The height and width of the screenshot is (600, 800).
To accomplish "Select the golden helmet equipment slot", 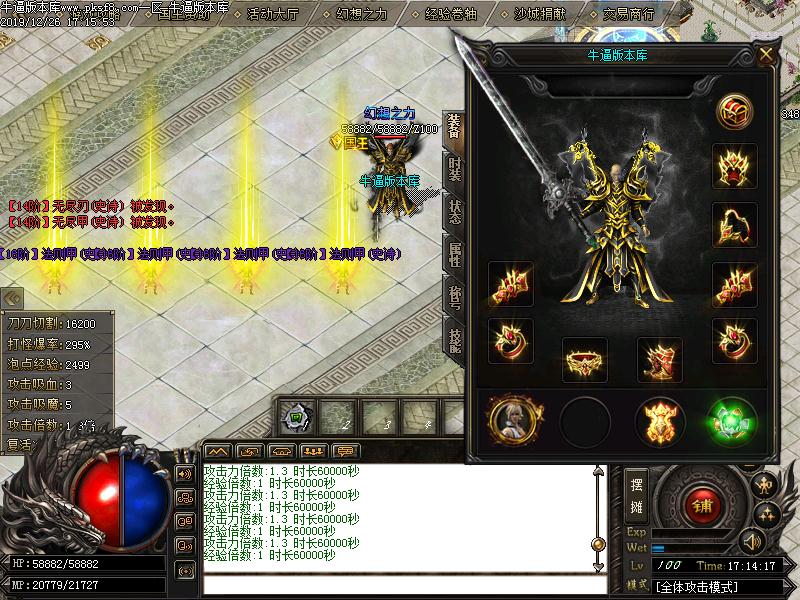I will tap(734, 164).
